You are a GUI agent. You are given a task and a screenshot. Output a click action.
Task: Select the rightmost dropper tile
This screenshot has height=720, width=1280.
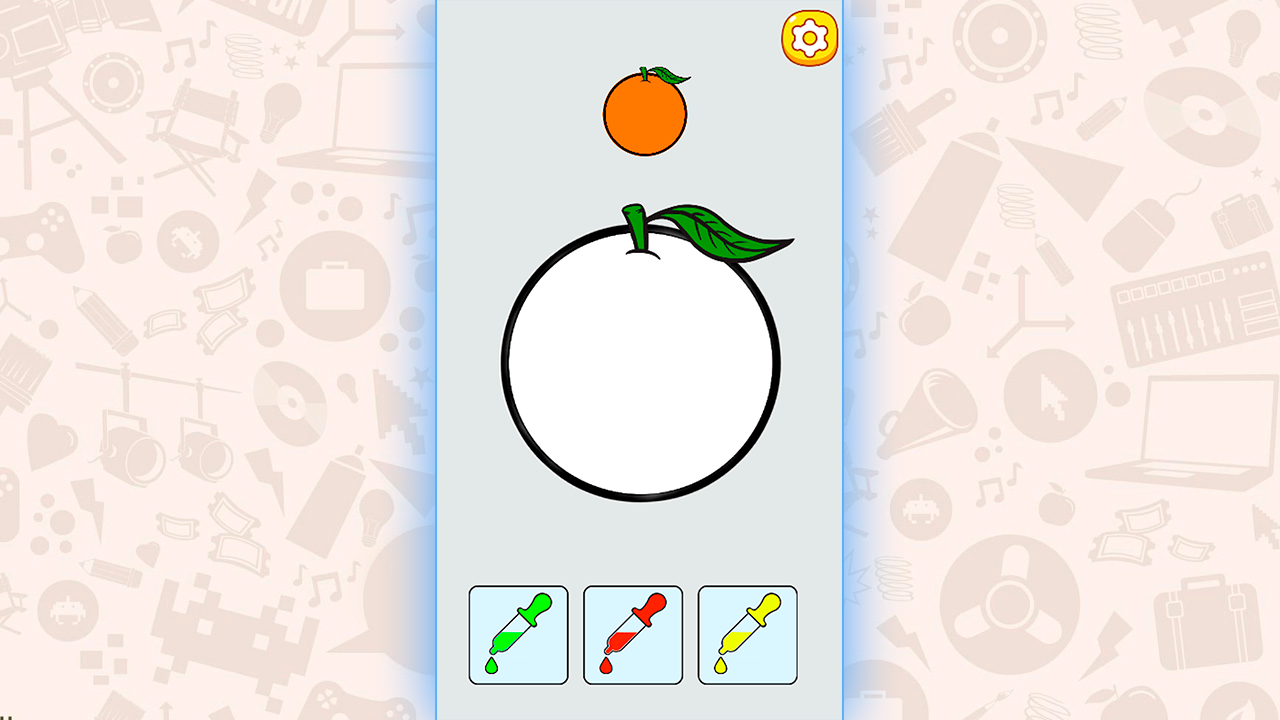(x=747, y=636)
